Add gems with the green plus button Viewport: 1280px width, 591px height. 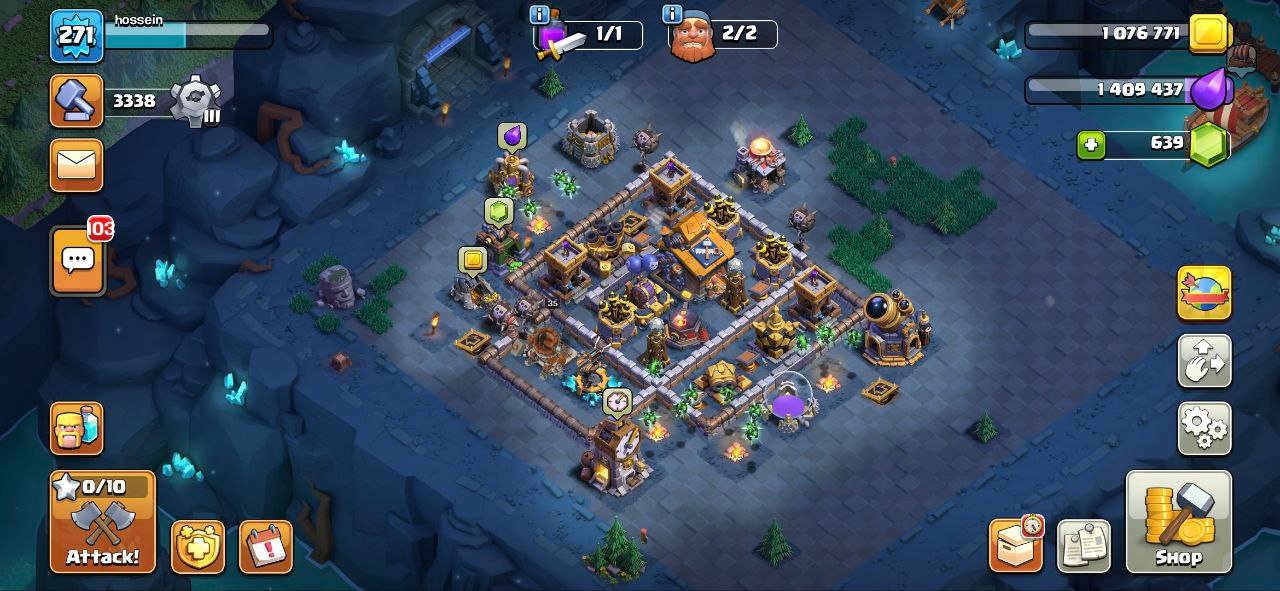[x=1091, y=145]
